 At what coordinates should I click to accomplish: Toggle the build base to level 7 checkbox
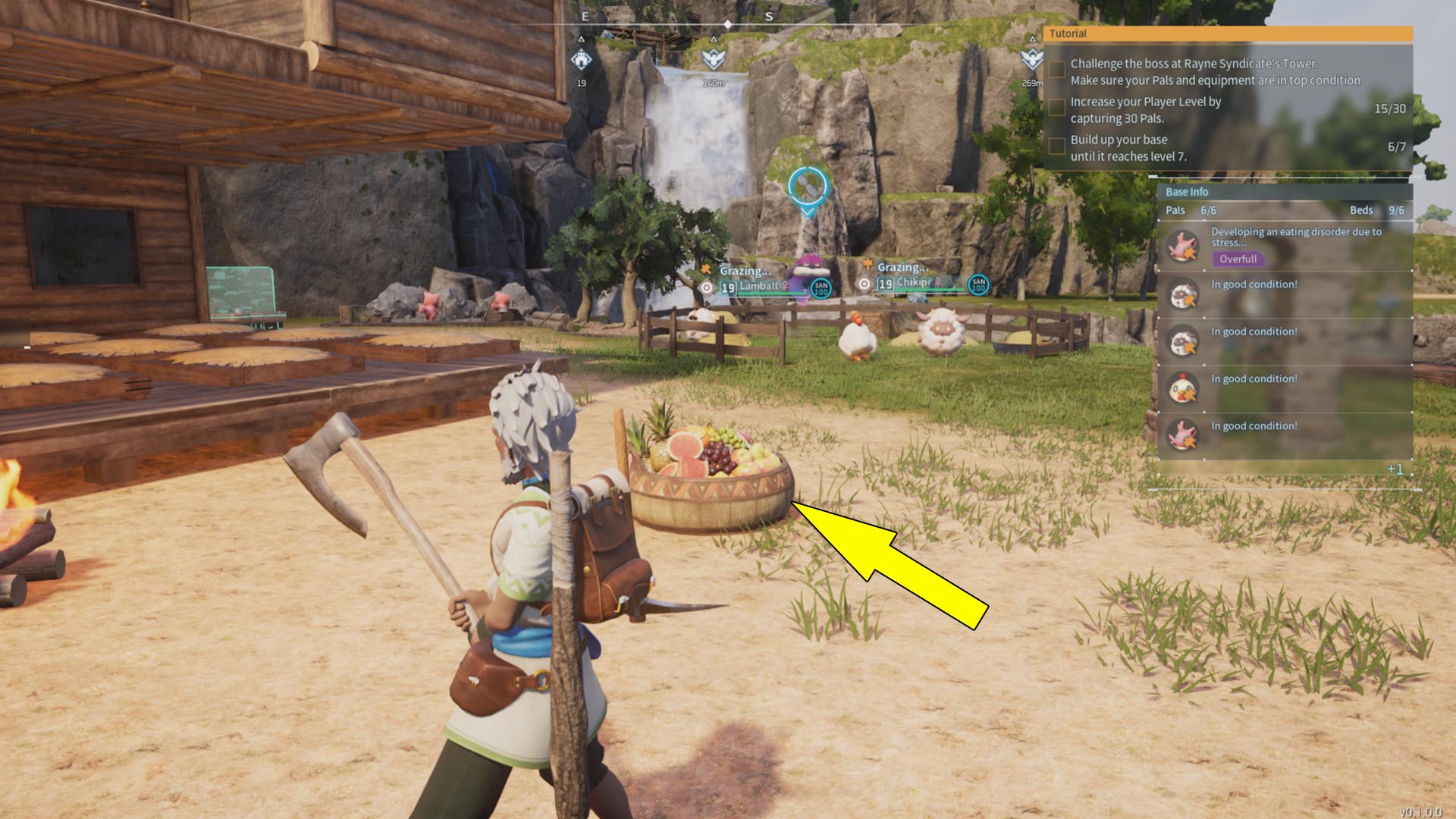1056,146
